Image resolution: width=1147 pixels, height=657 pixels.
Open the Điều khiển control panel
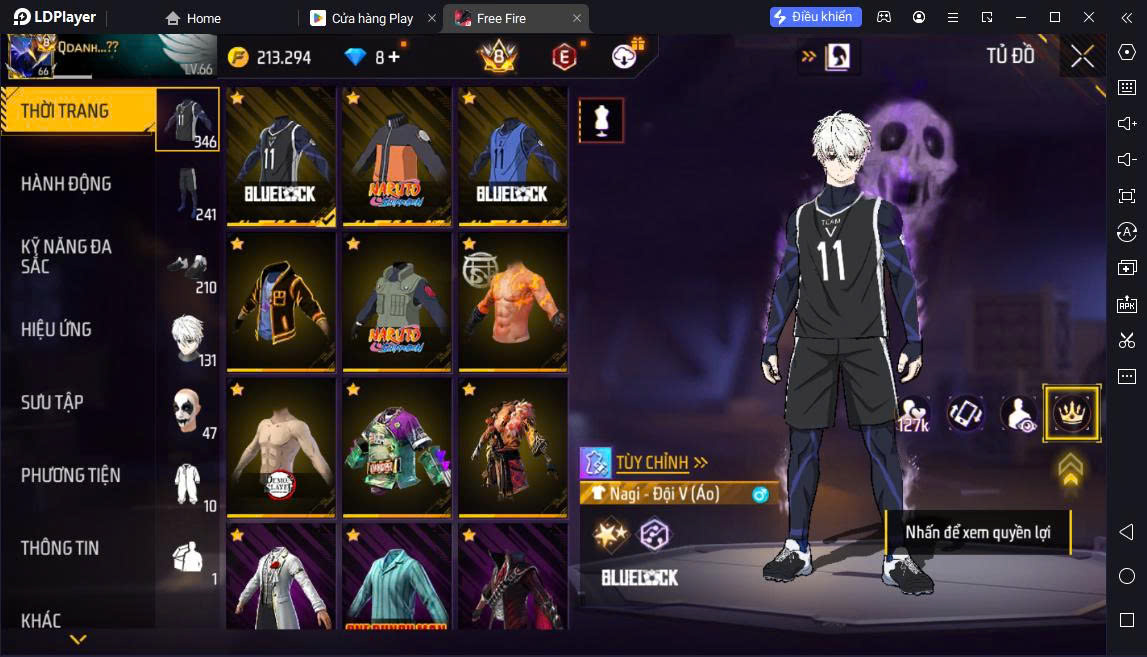point(815,17)
